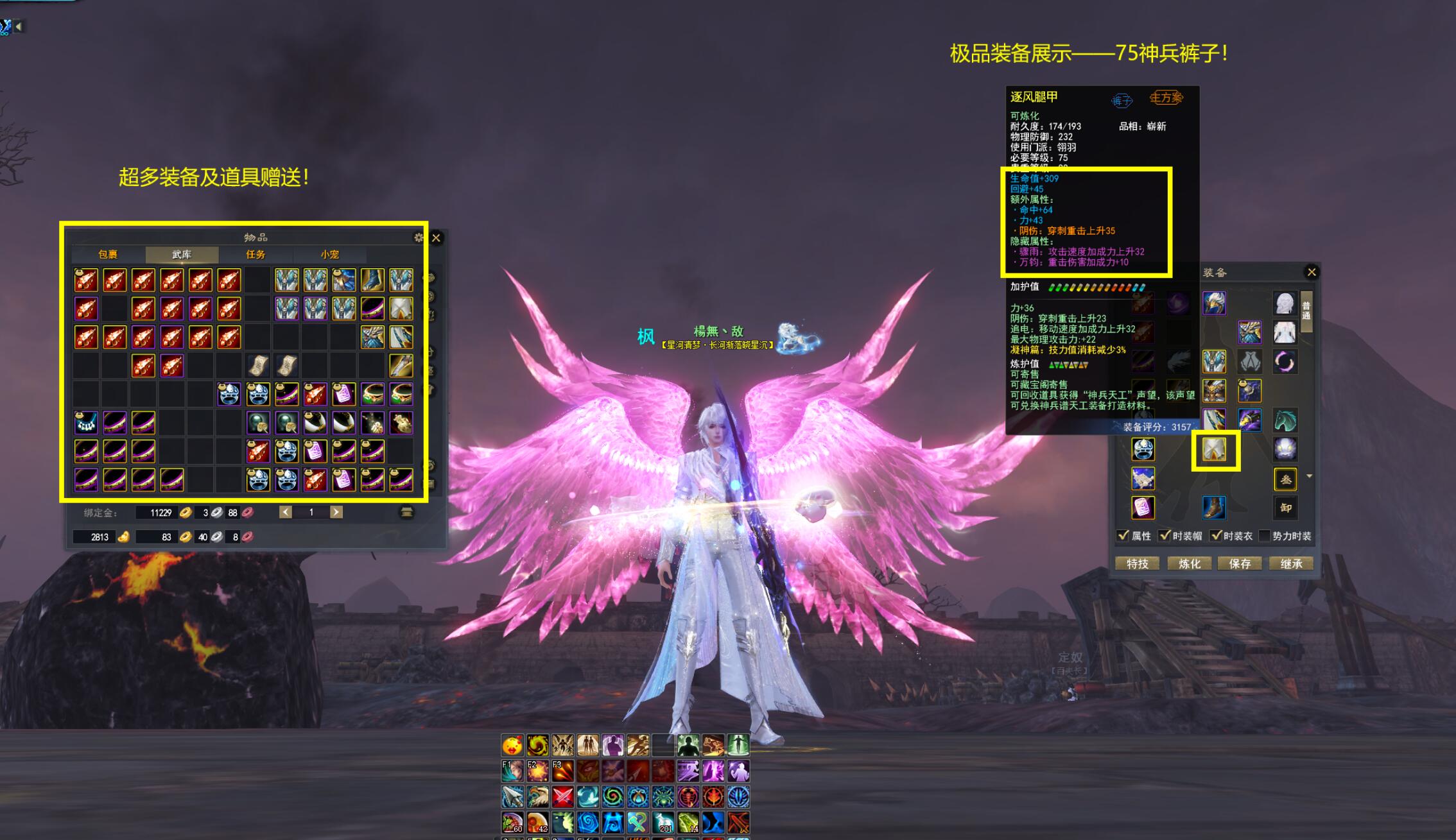1456x840 pixels.
Task: Go to the next inventory page
Action: 336,512
